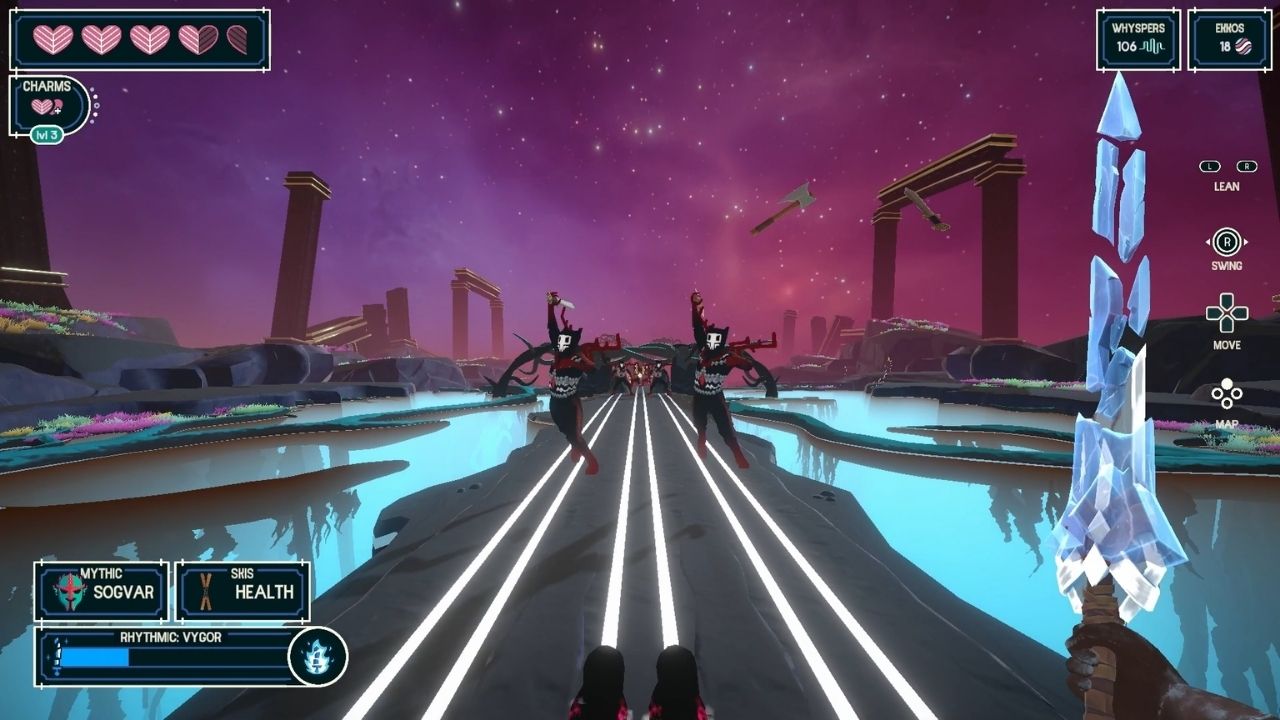This screenshot has height=720, width=1280.
Task: Activate the Rhythmic Vygor flame icon
Action: point(318,657)
